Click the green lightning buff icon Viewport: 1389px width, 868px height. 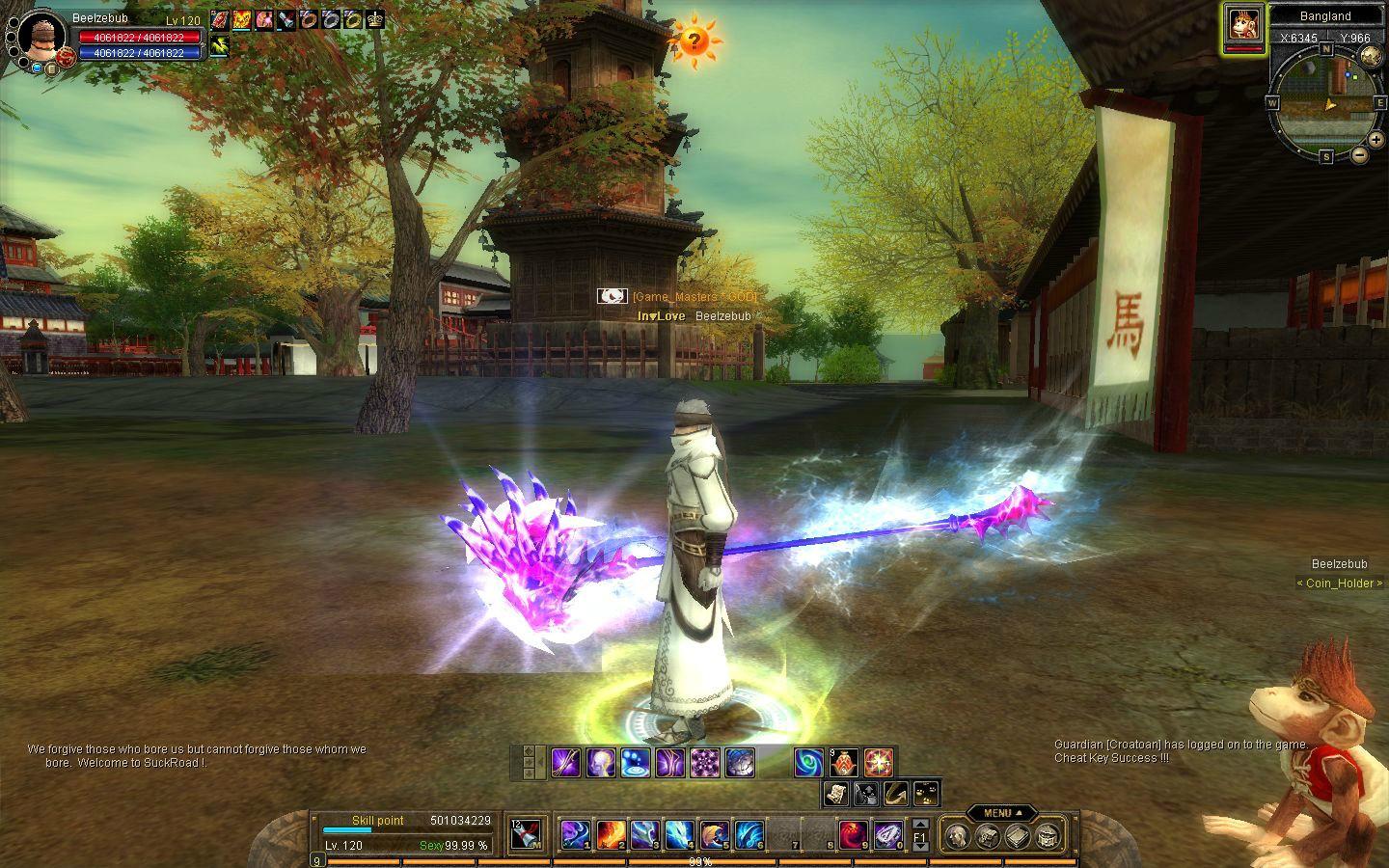(x=219, y=44)
